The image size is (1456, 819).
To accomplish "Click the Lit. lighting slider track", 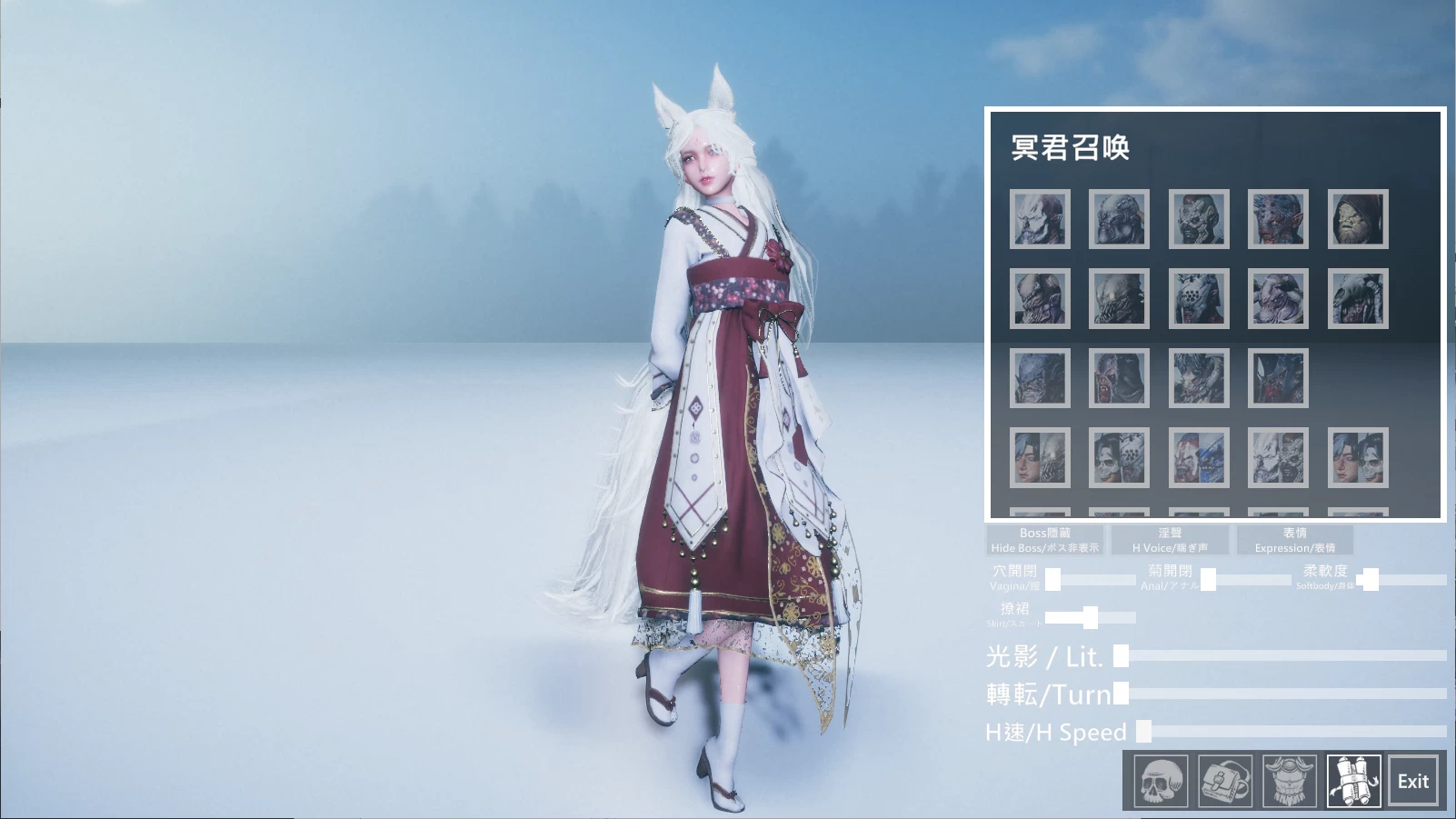I will click(1281, 655).
